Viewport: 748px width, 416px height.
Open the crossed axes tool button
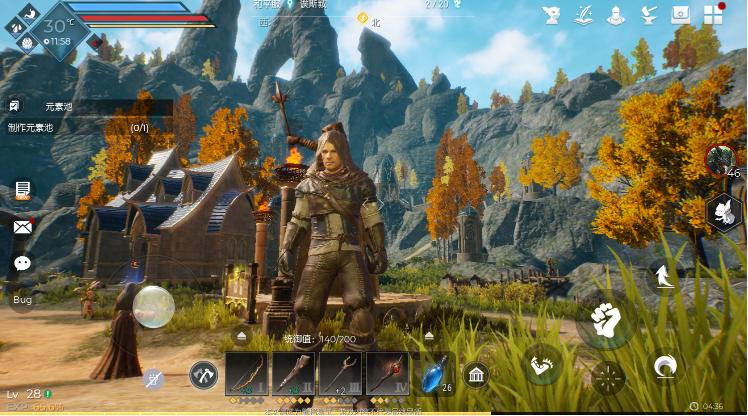[x=203, y=375]
